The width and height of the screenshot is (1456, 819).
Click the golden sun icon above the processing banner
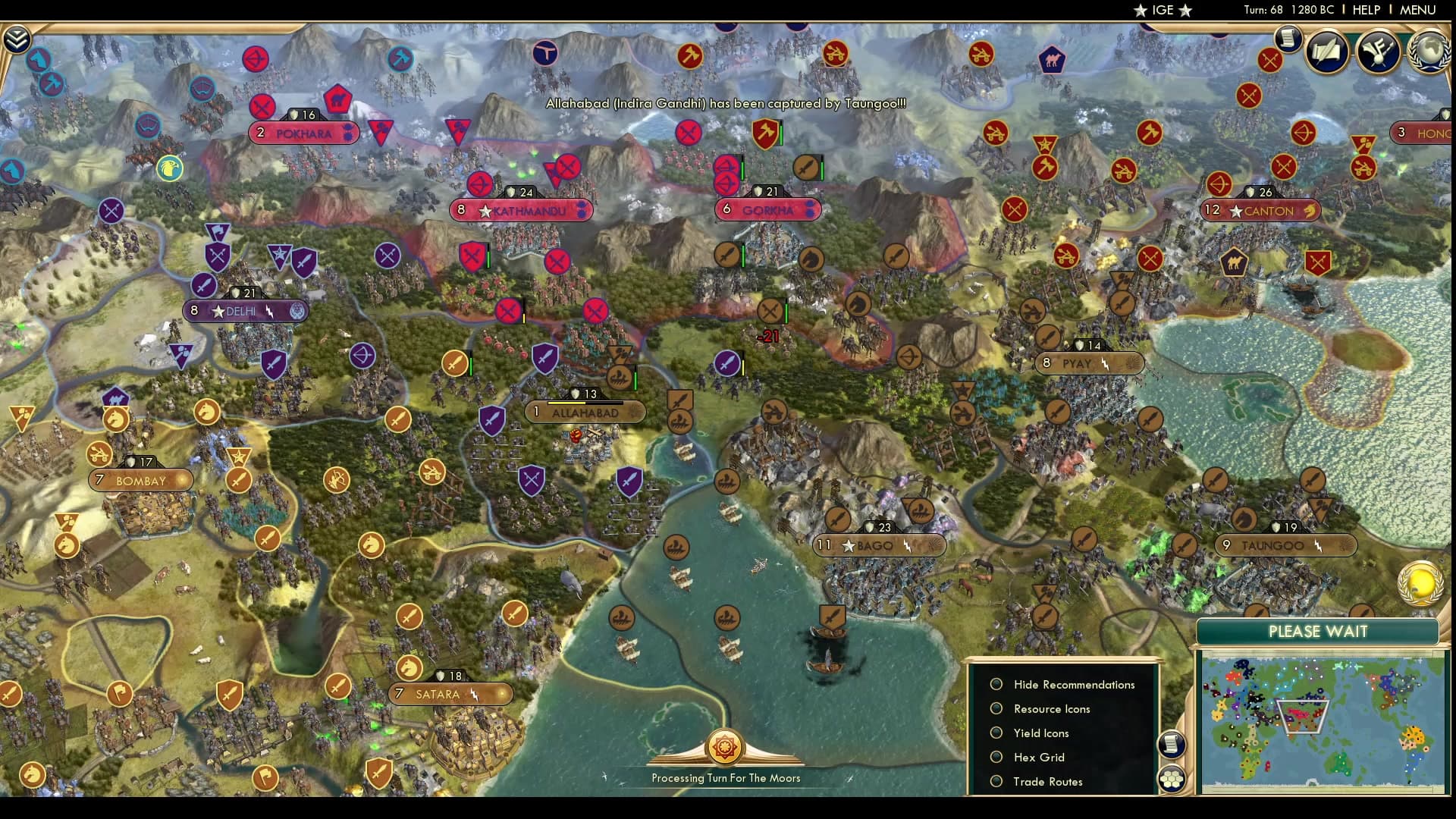click(x=726, y=747)
